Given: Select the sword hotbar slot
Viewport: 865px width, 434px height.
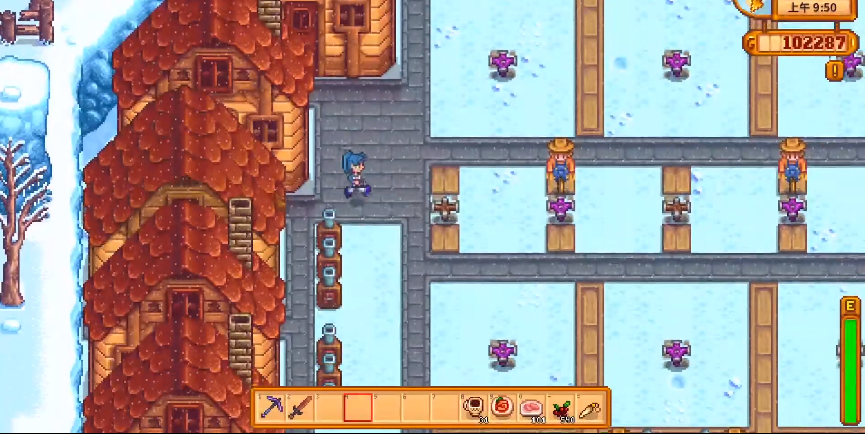Looking at the screenshot, I should click(299, 407).
